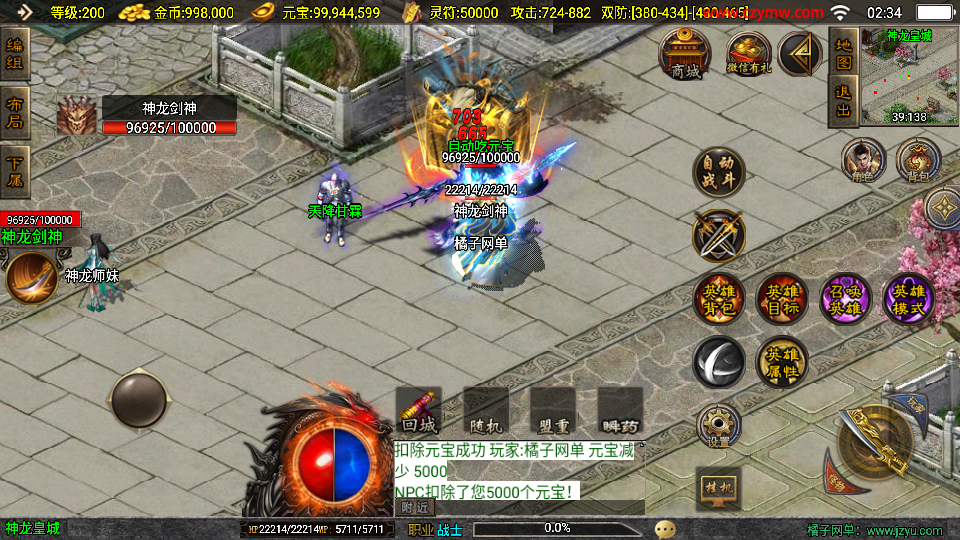The width and height of the screenshot is (960, 540).
Task: Click the 挂机 idle button
Action: pos(718,489)
